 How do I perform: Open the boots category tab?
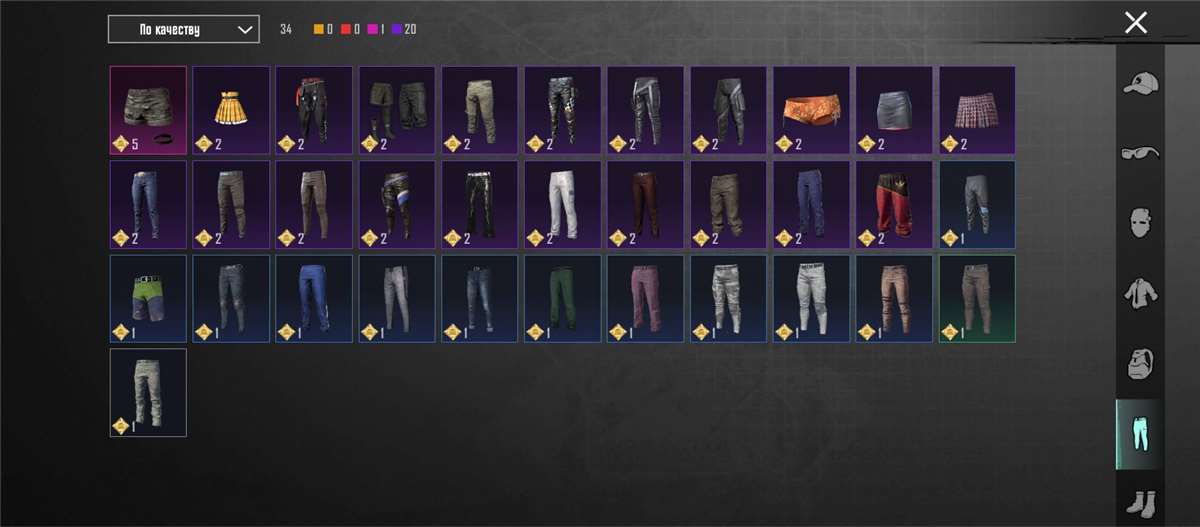coord(1140,500)
